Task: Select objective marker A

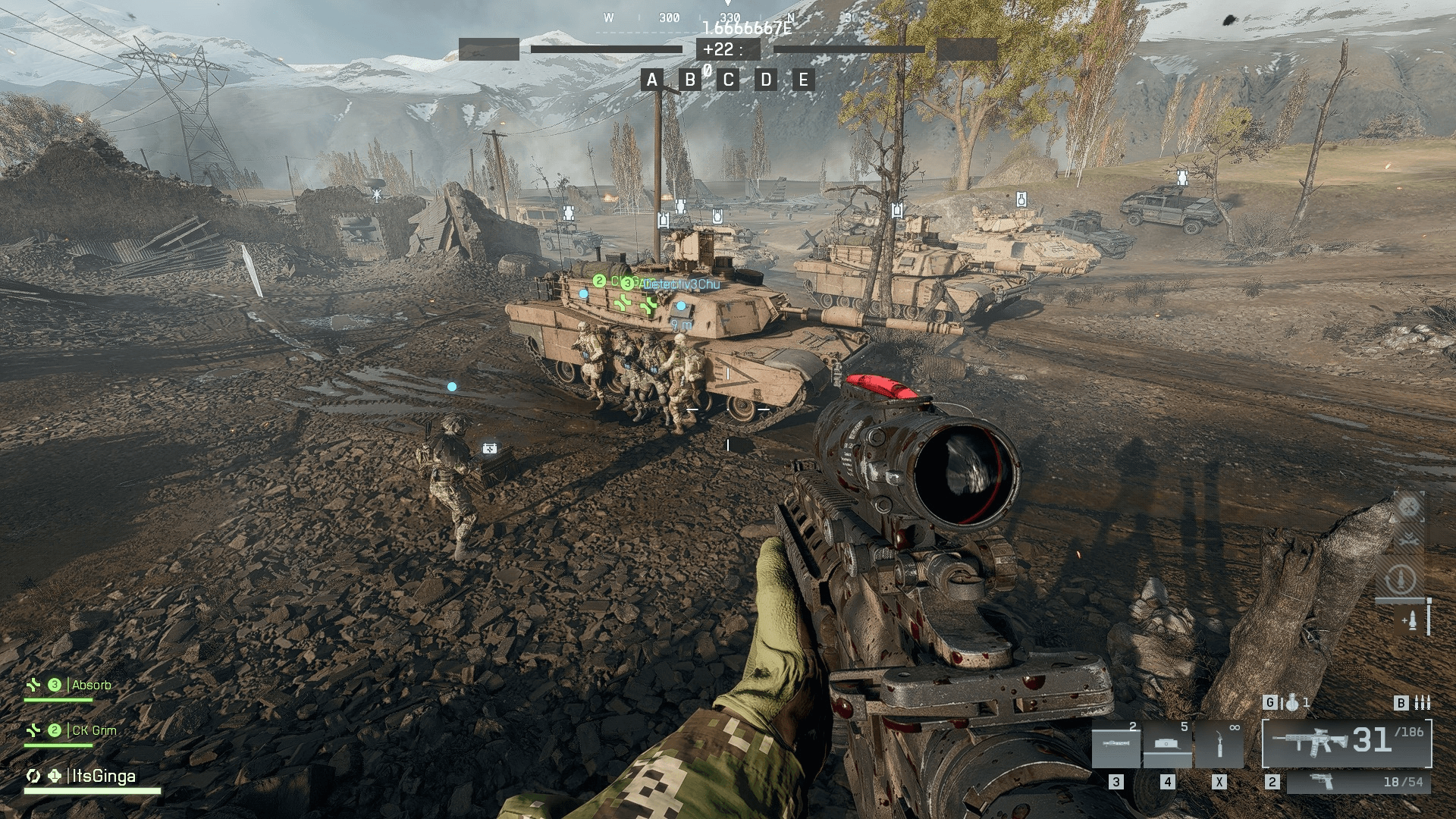Action: tap(651, 80)
